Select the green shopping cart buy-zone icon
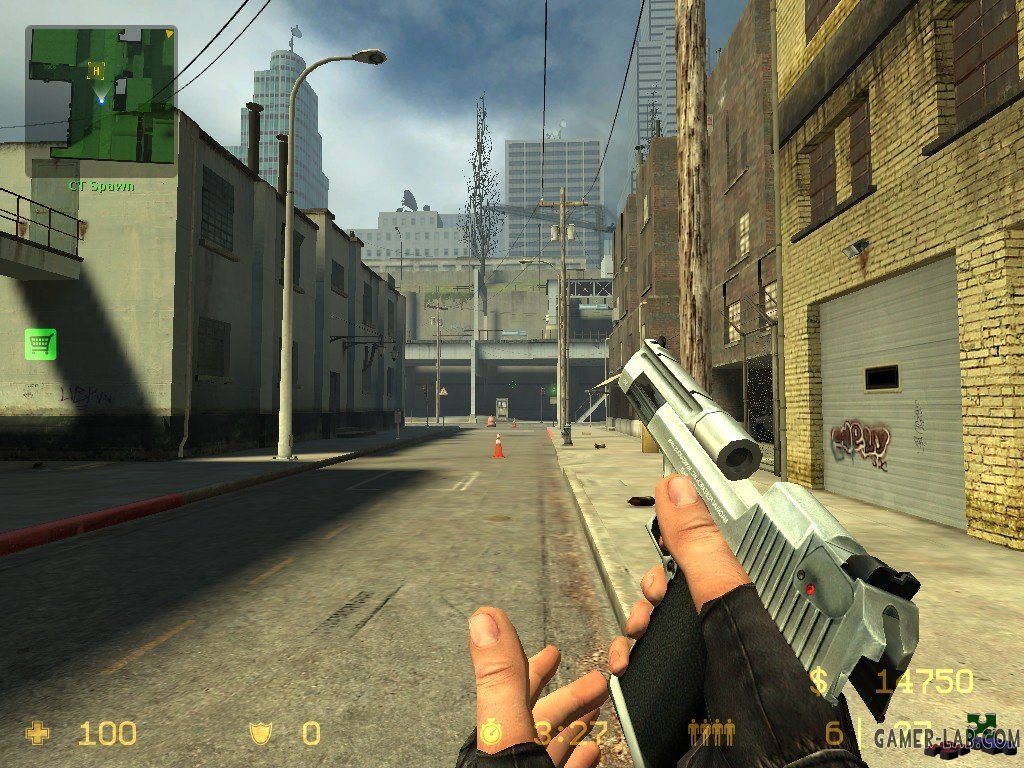 pyautogui.click(x=40, y=344)
